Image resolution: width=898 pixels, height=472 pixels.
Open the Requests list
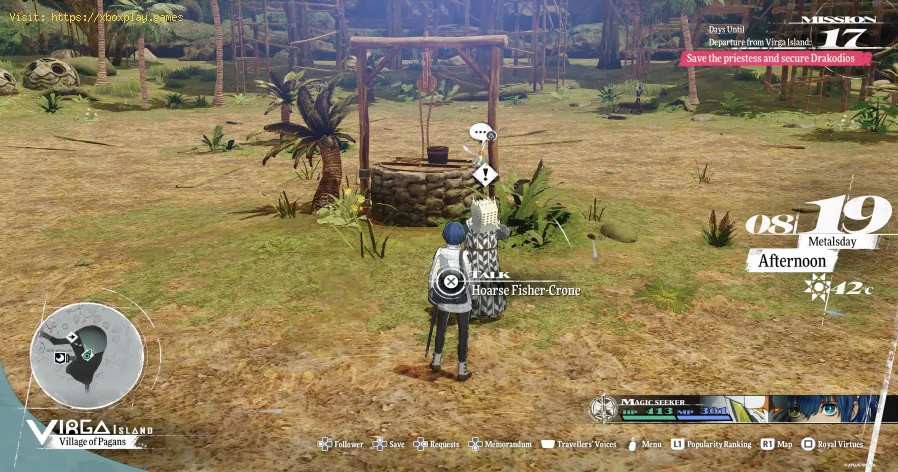436,444
